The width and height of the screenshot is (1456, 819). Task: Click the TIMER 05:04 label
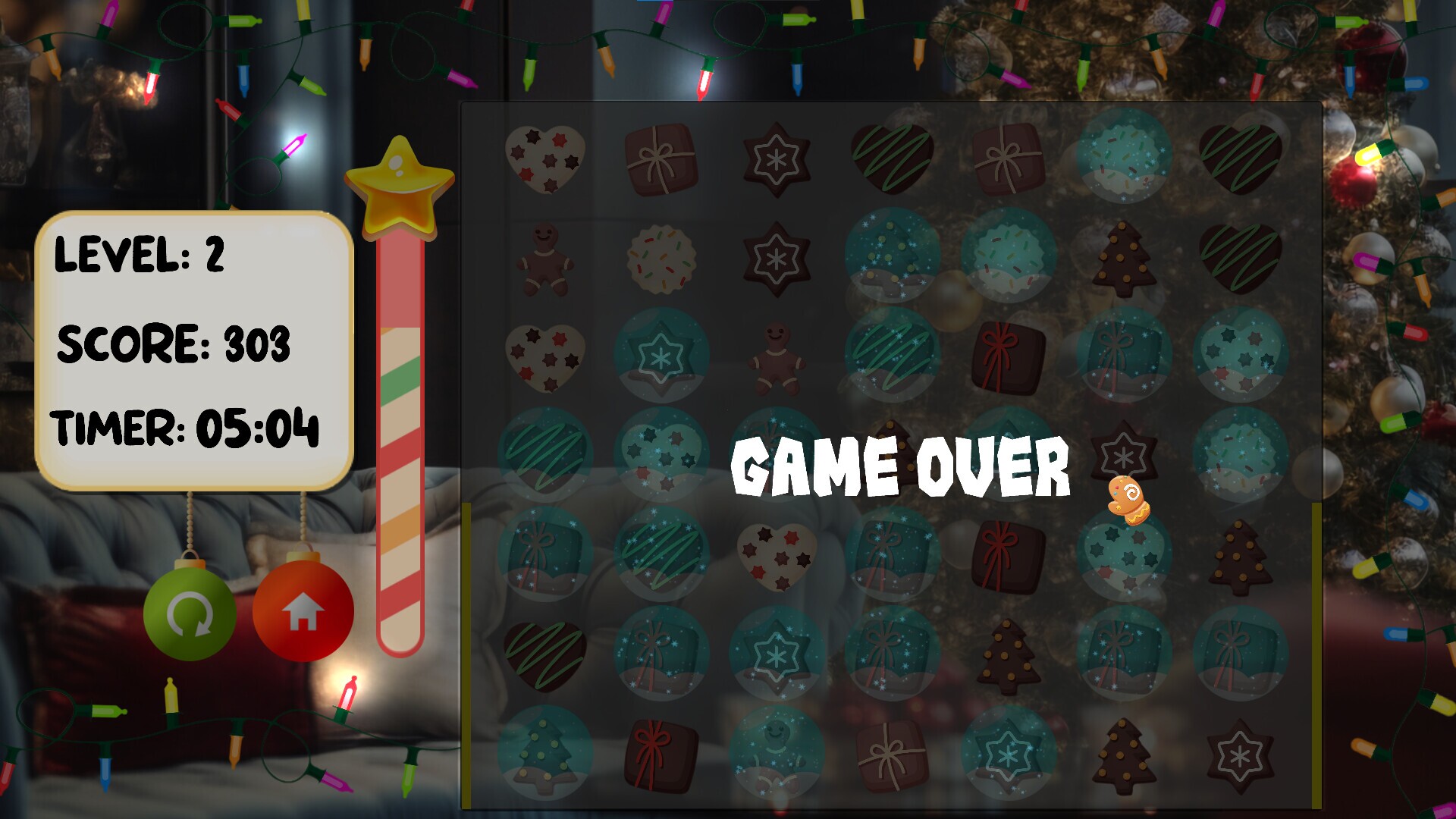pyautogui.click(x=184, y=426)
